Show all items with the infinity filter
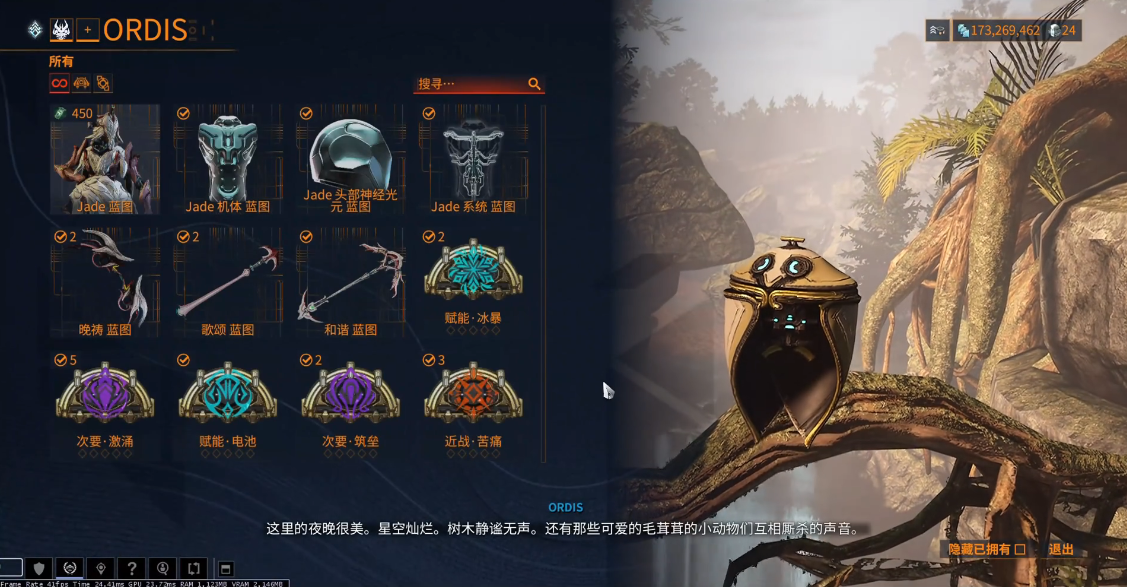The width and height of the screenshot is (1127, 587). [x=59, y=83]
